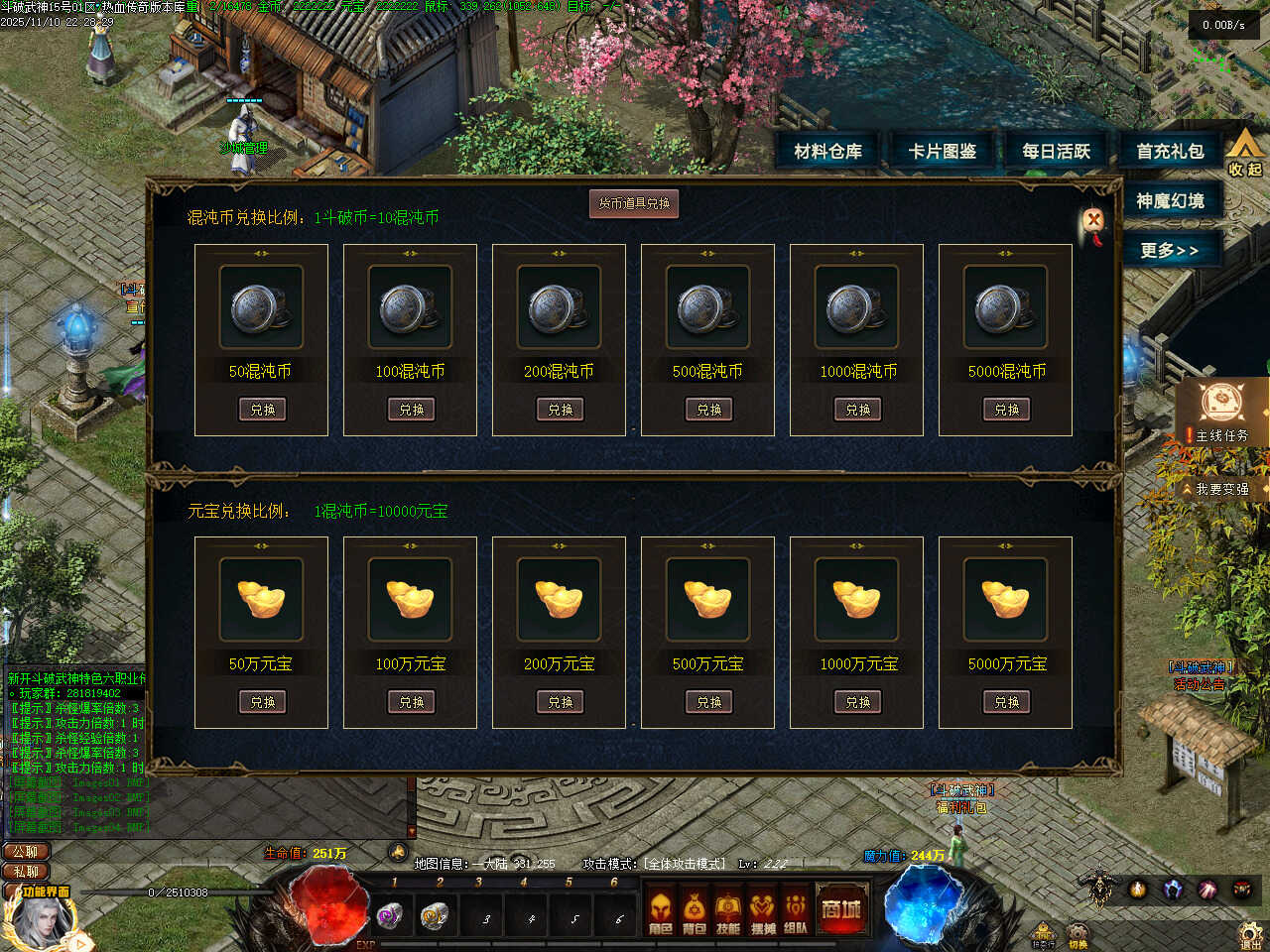Close the currency exchange window

(1093, 219)
